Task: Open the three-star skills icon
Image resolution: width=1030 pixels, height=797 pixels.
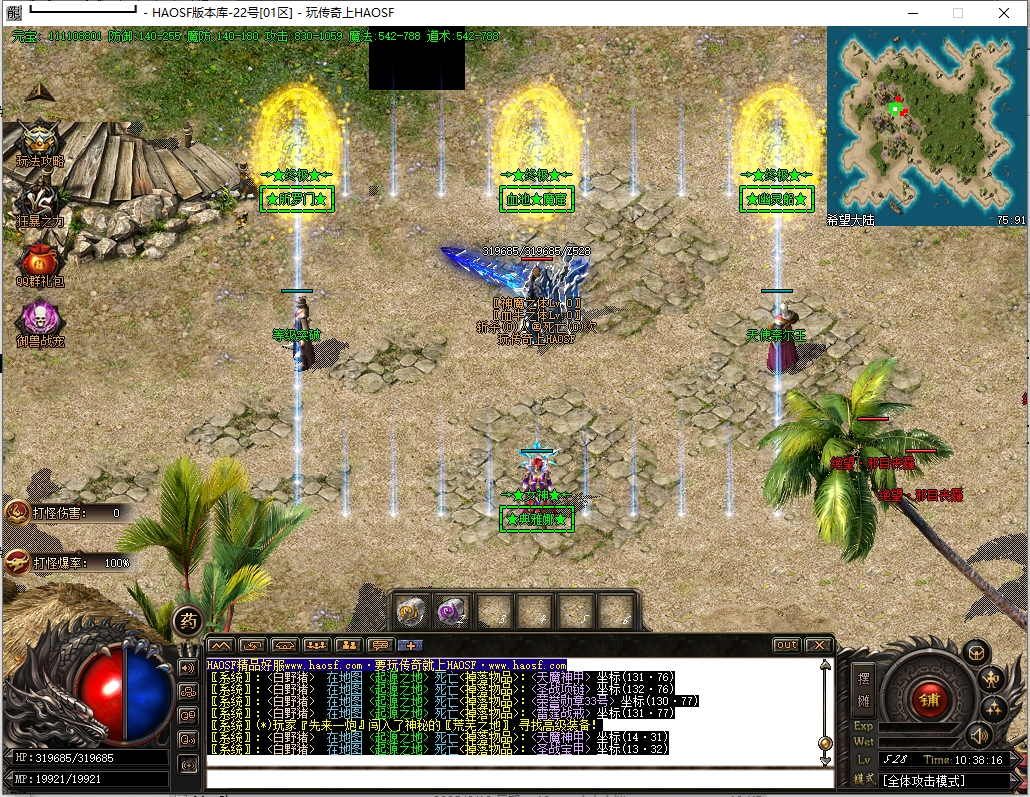Action: coord(993,709)
